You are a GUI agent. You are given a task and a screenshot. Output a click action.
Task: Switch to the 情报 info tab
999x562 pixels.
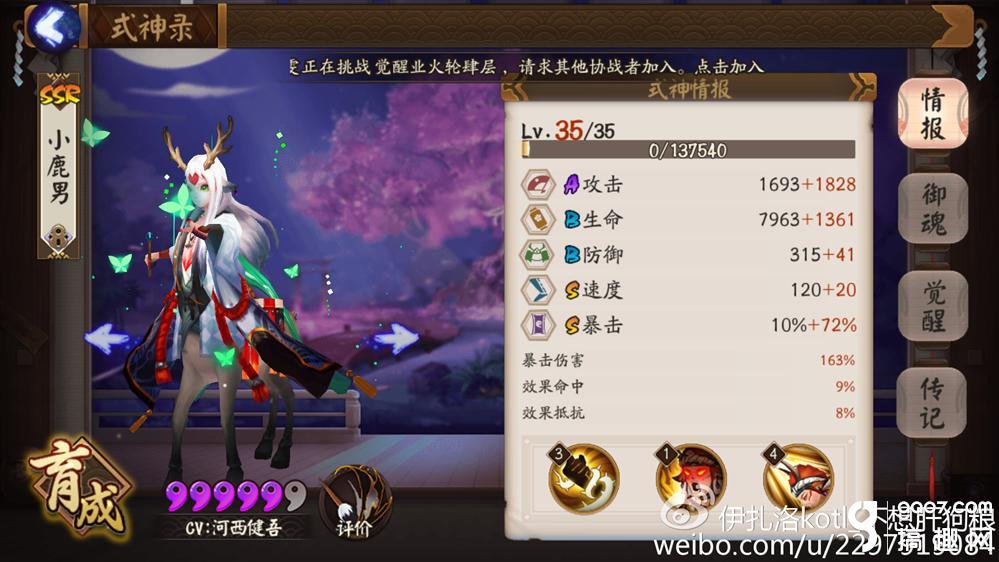(x=931, y=112)
